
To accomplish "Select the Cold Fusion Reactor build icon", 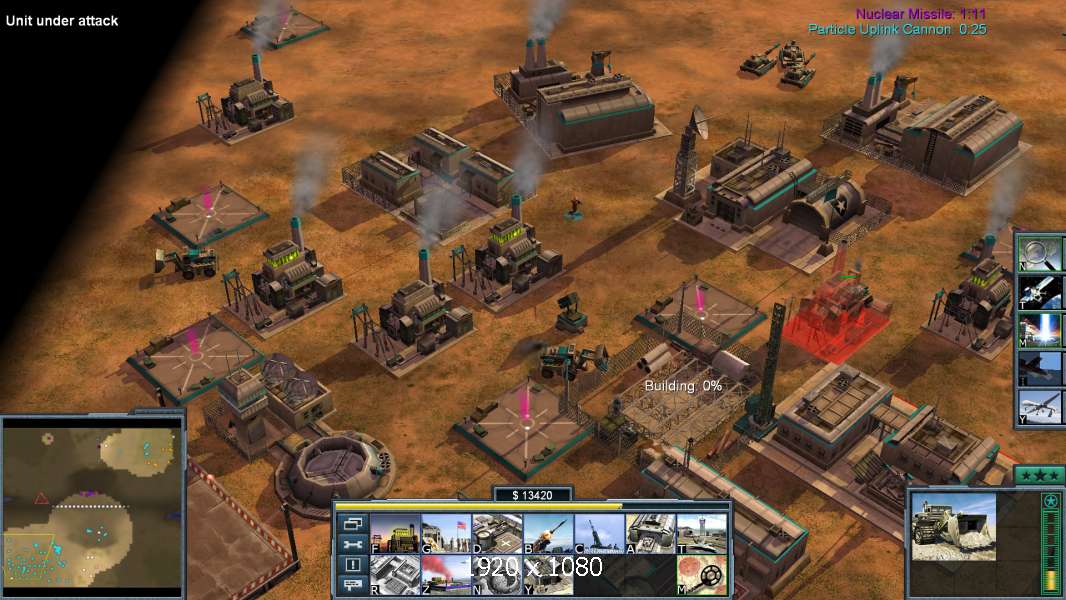I will pos(395,534).
